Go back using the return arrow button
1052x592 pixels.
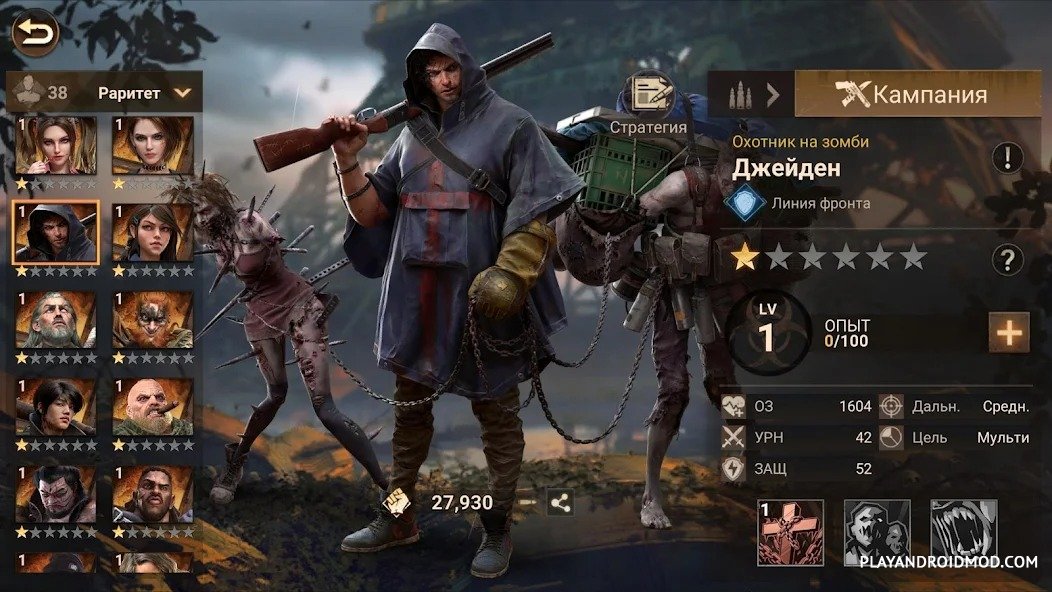click(x=35, y=34)
